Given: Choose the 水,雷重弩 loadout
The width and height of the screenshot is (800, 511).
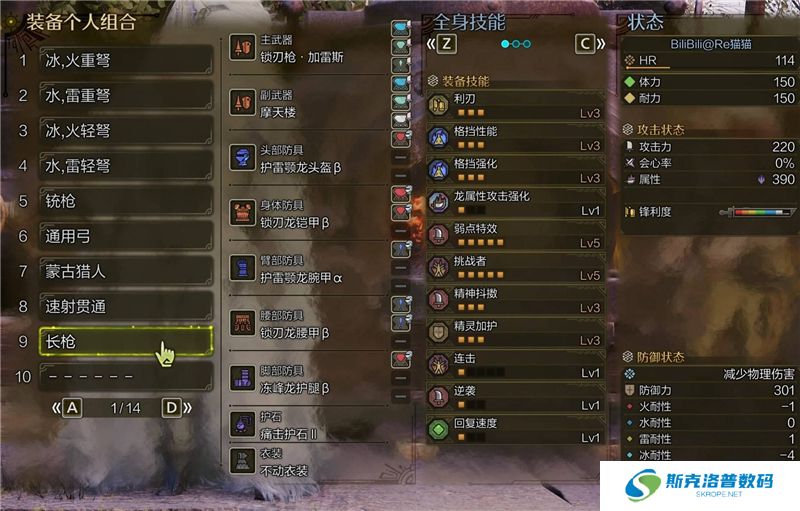Looking at the screenshot, I should click(125, 96).
